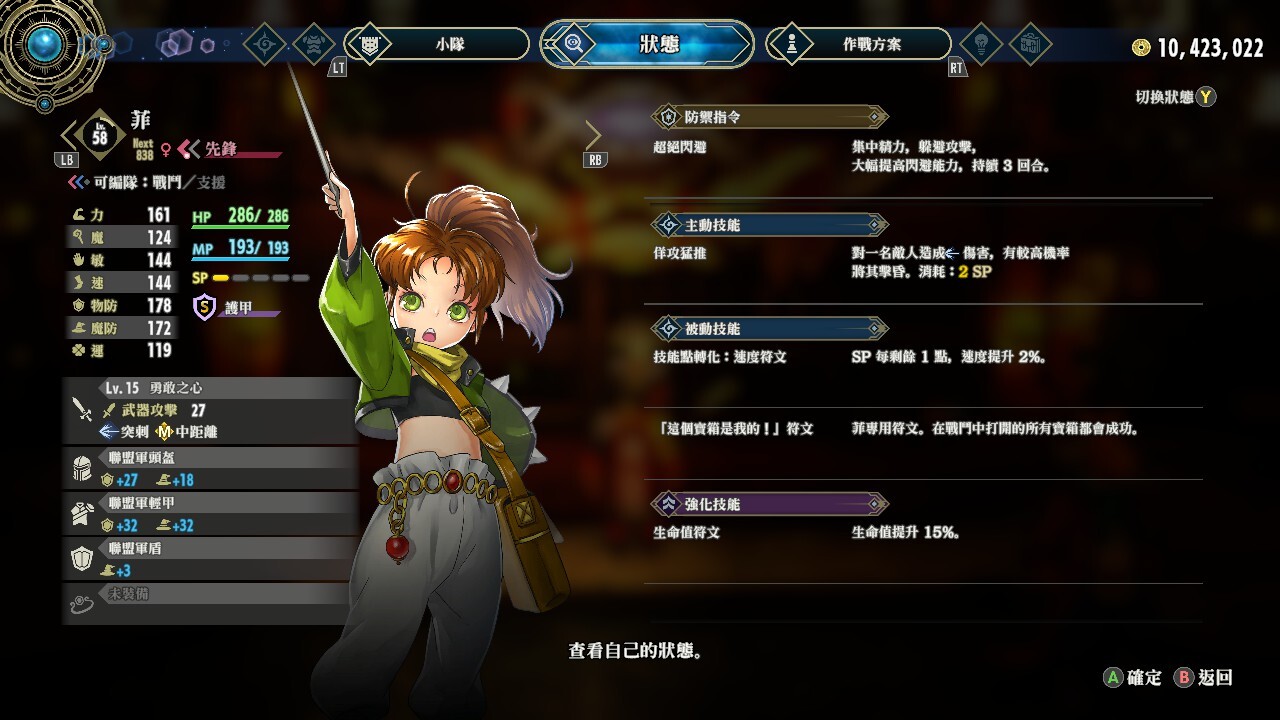Toggle the 切換狀態 status view

pos(1175,97)
